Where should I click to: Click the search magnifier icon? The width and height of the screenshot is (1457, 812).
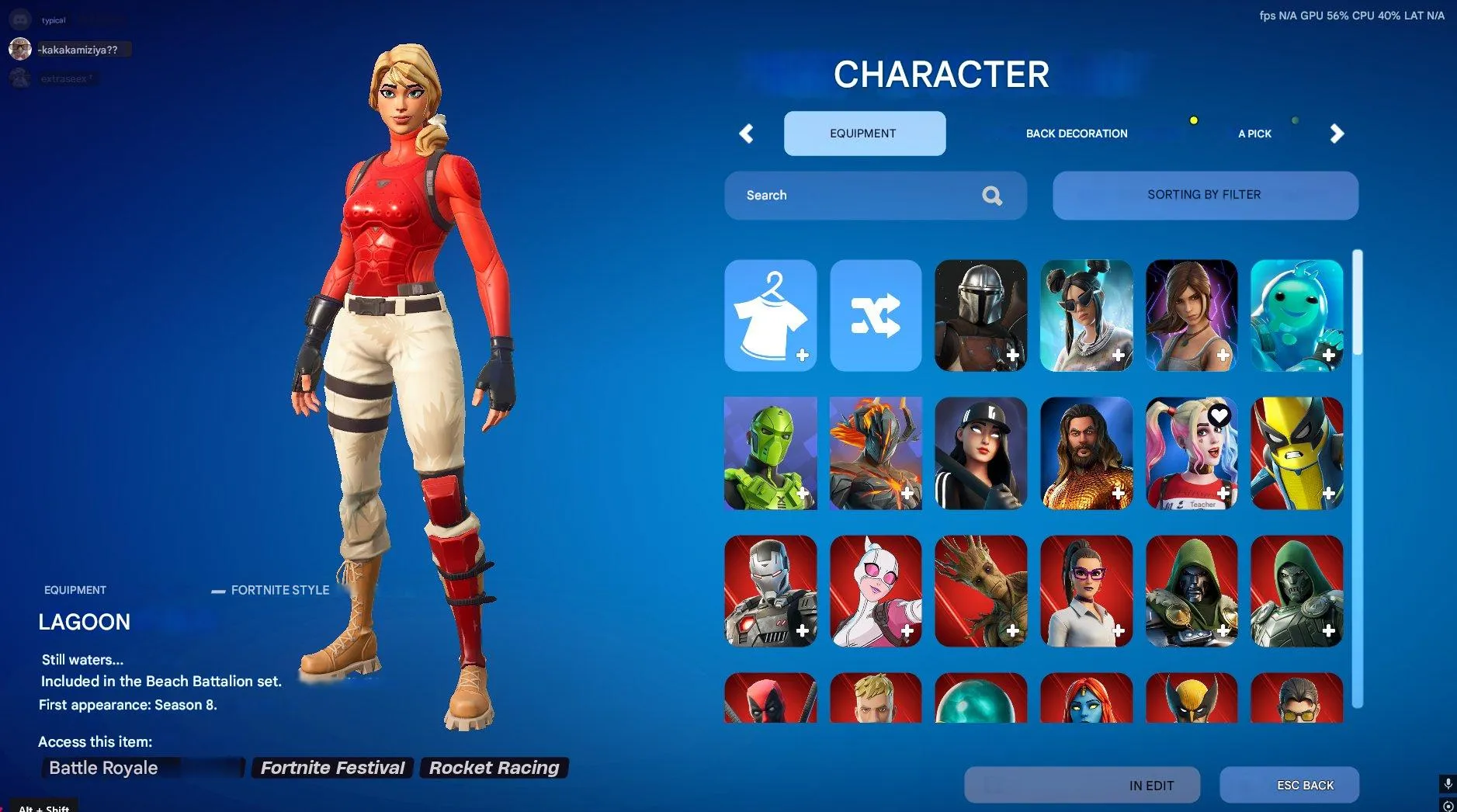991,195
